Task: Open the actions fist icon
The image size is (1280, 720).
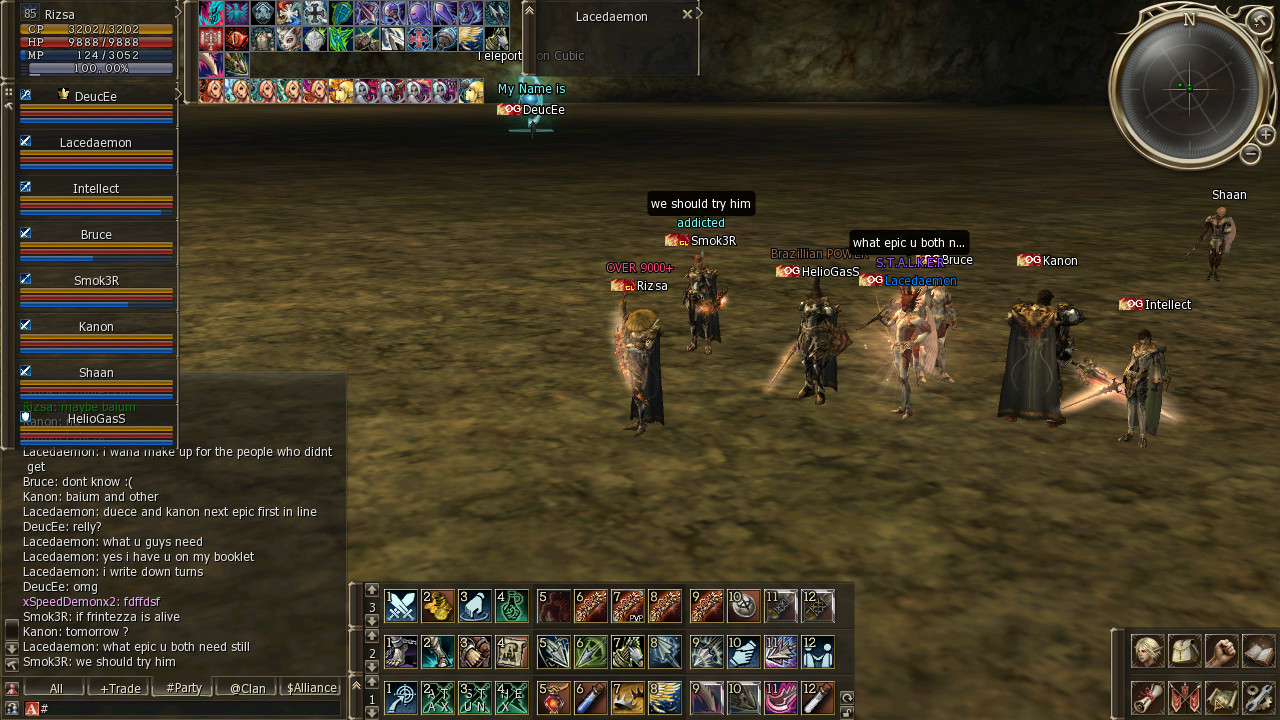Action: (1221, 651)
